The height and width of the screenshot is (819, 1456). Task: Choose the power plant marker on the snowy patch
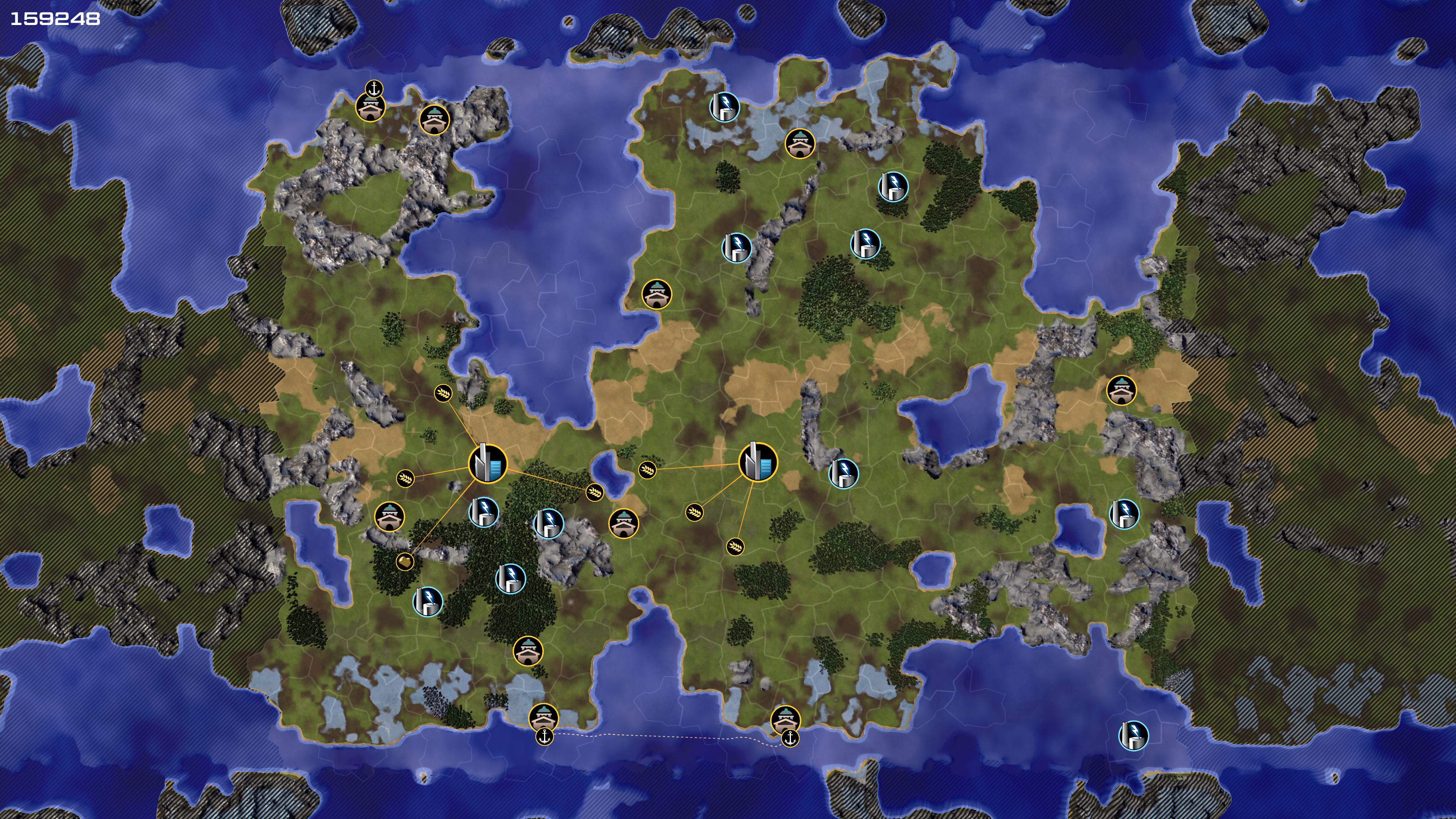pyautogui.click(x=724, y=107)
